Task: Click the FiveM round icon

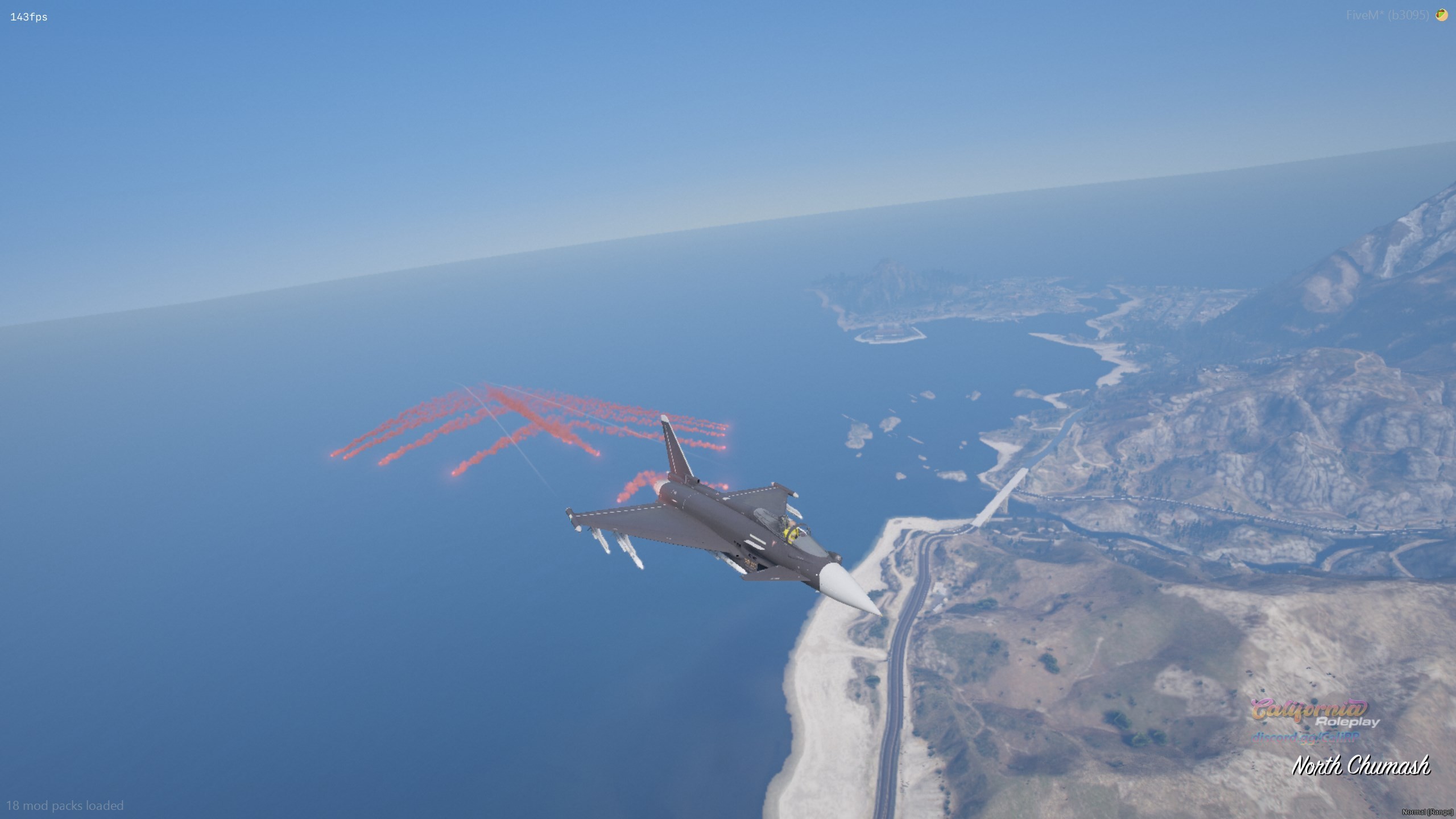Action: click(x=1441, y=15)
